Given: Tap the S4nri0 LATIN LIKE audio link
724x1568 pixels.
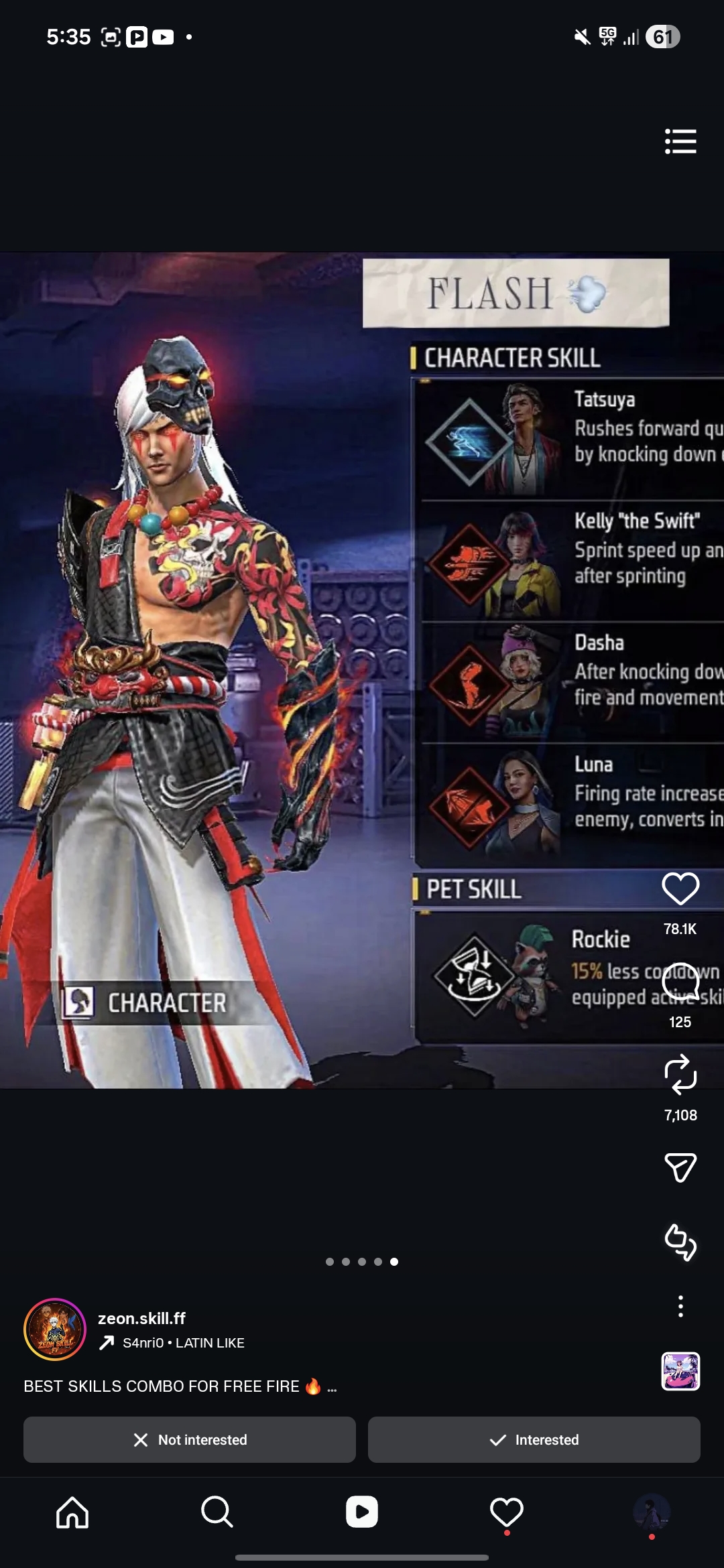Looking at the screenshot, I should [x=182, y=1343].
